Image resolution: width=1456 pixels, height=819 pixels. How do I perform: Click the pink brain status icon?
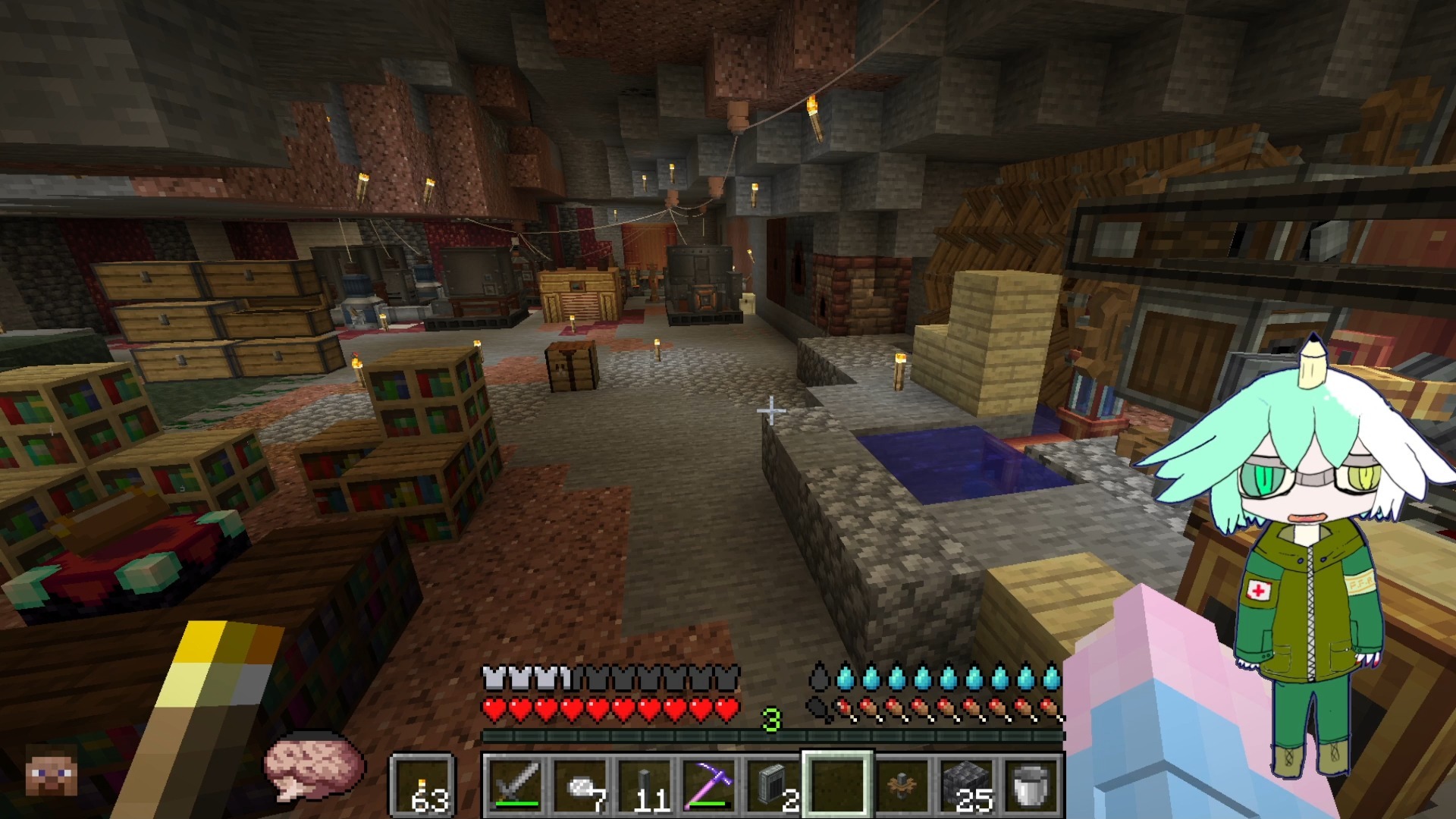coord(312,764)
